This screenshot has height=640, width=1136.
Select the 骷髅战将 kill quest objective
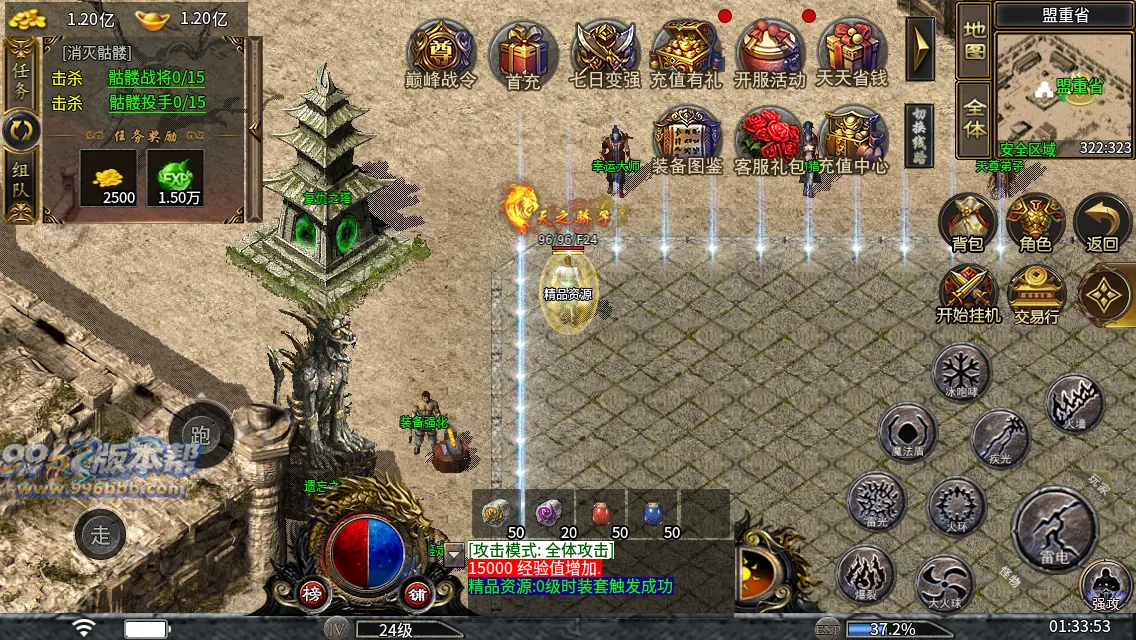(156, 77)
